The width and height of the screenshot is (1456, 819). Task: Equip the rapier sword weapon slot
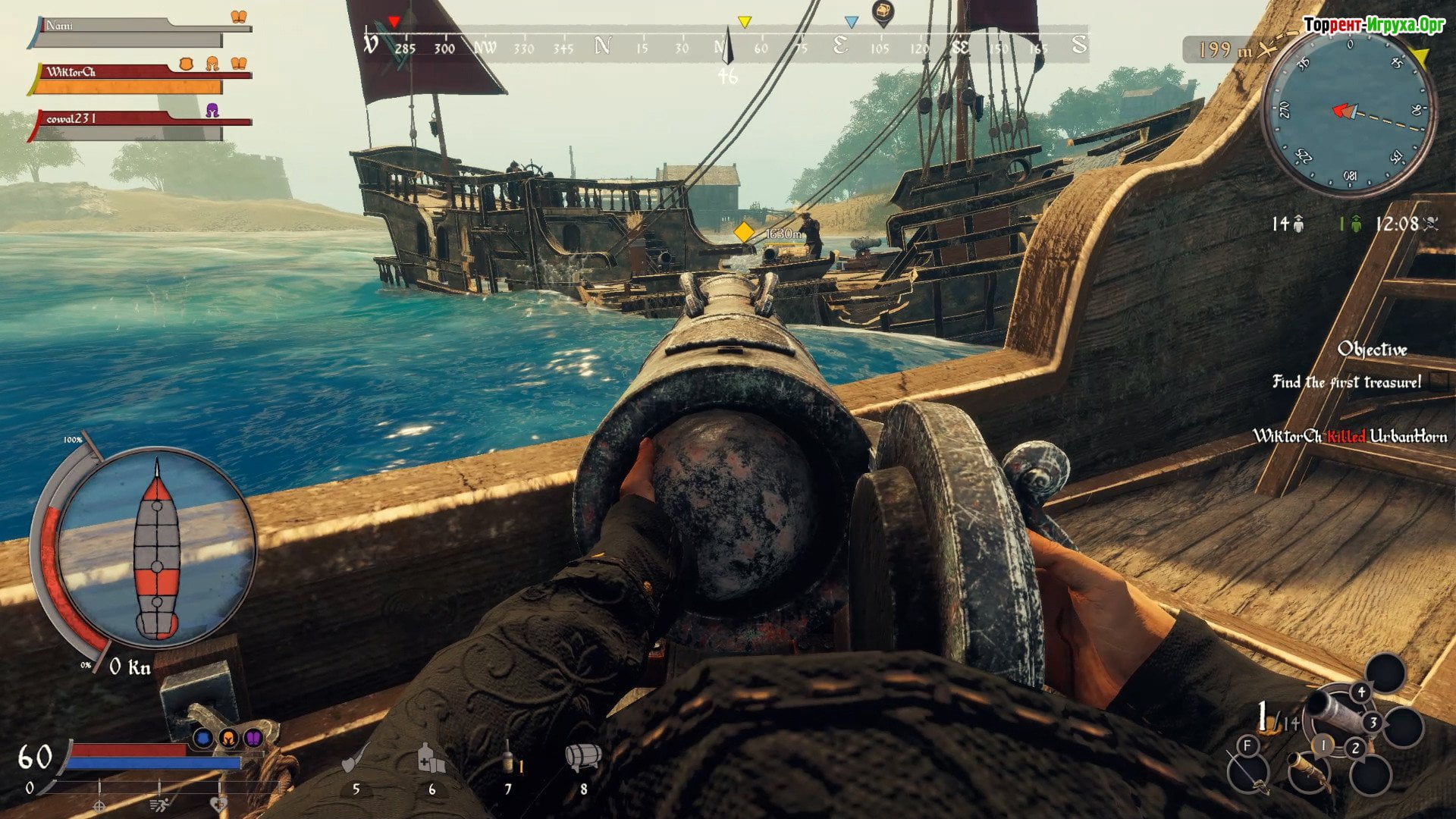pos(1247,773)
